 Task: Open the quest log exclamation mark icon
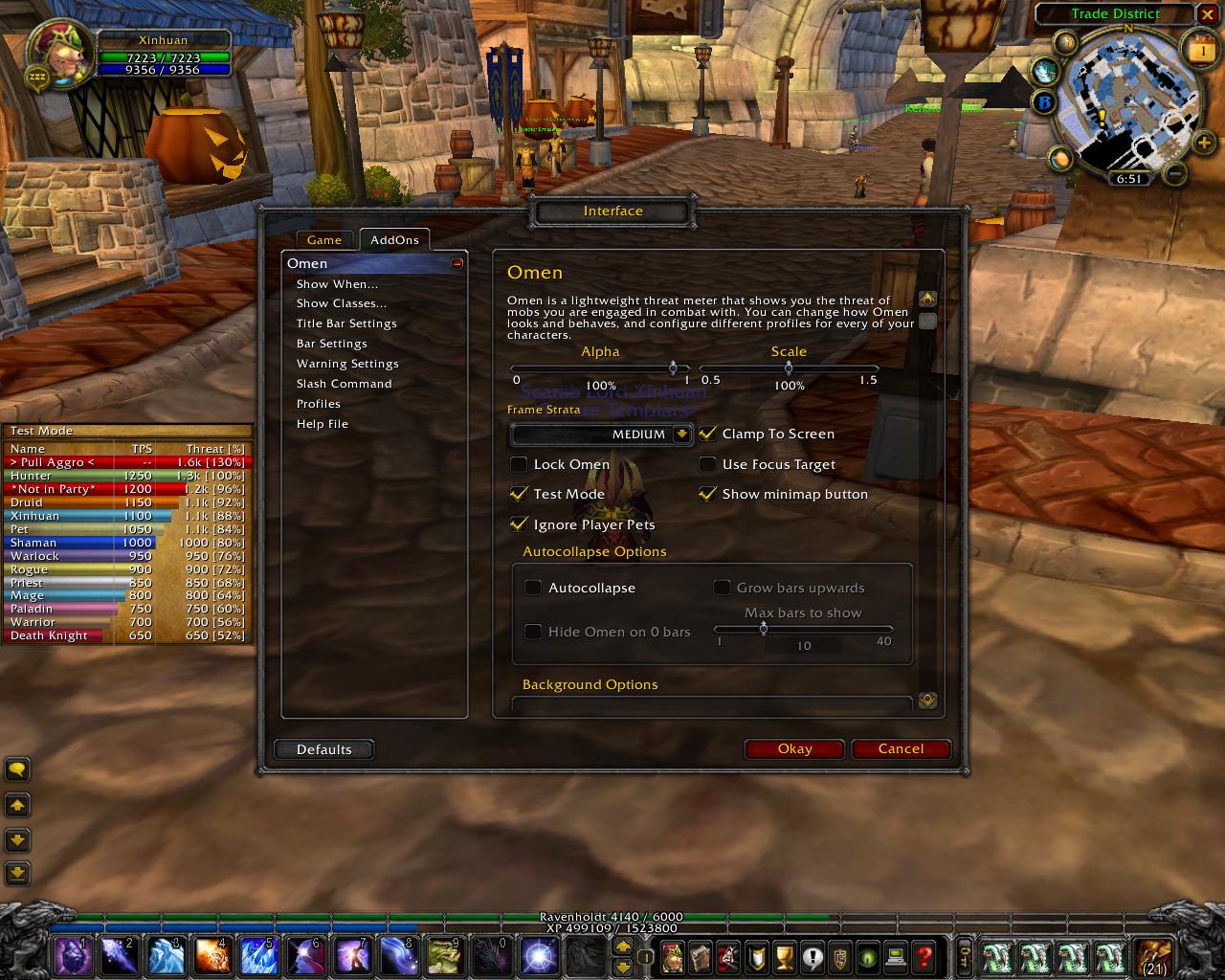[x=813, y=955]
